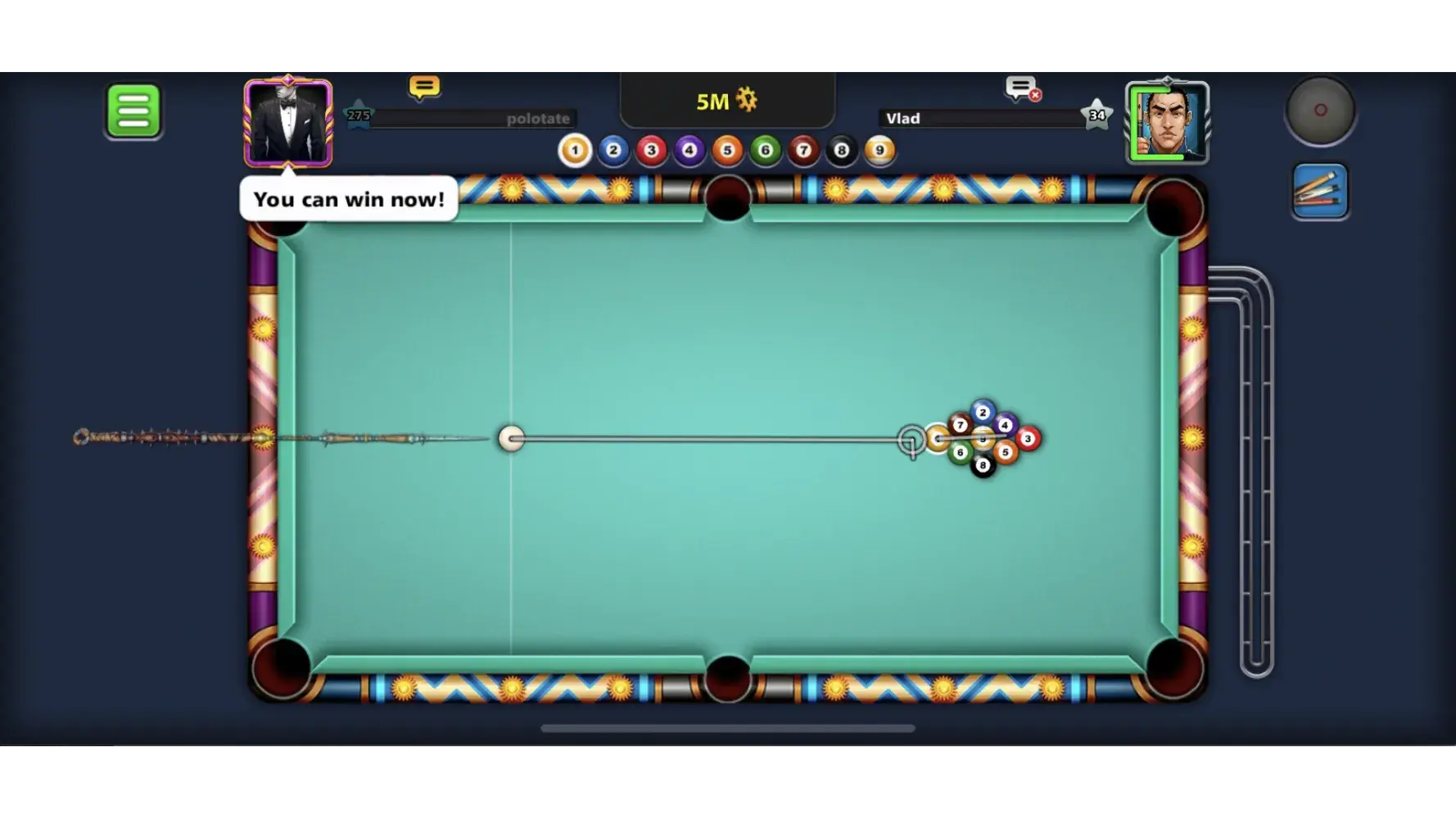Open the green hamburger menu
The height and width of the screenshot is (819, 1456).
point(133,111)
